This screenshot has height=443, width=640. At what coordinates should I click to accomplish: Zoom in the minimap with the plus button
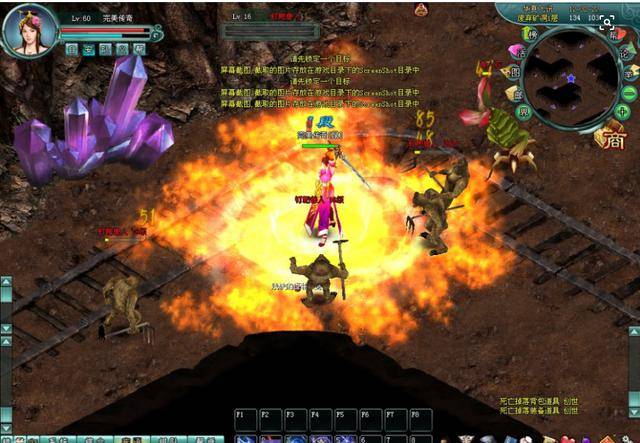(x=619, y=112)
